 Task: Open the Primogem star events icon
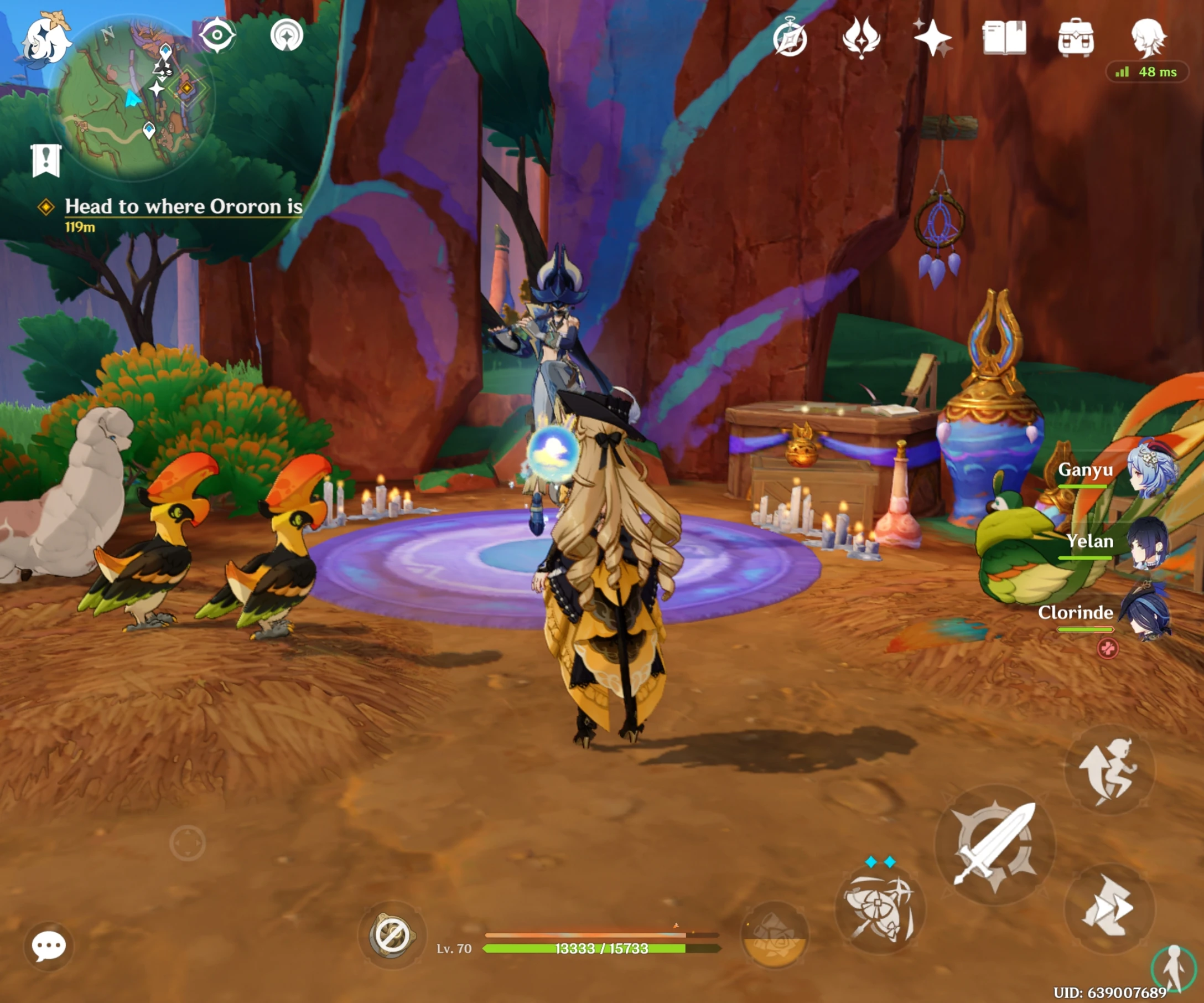tap(937, 37)
